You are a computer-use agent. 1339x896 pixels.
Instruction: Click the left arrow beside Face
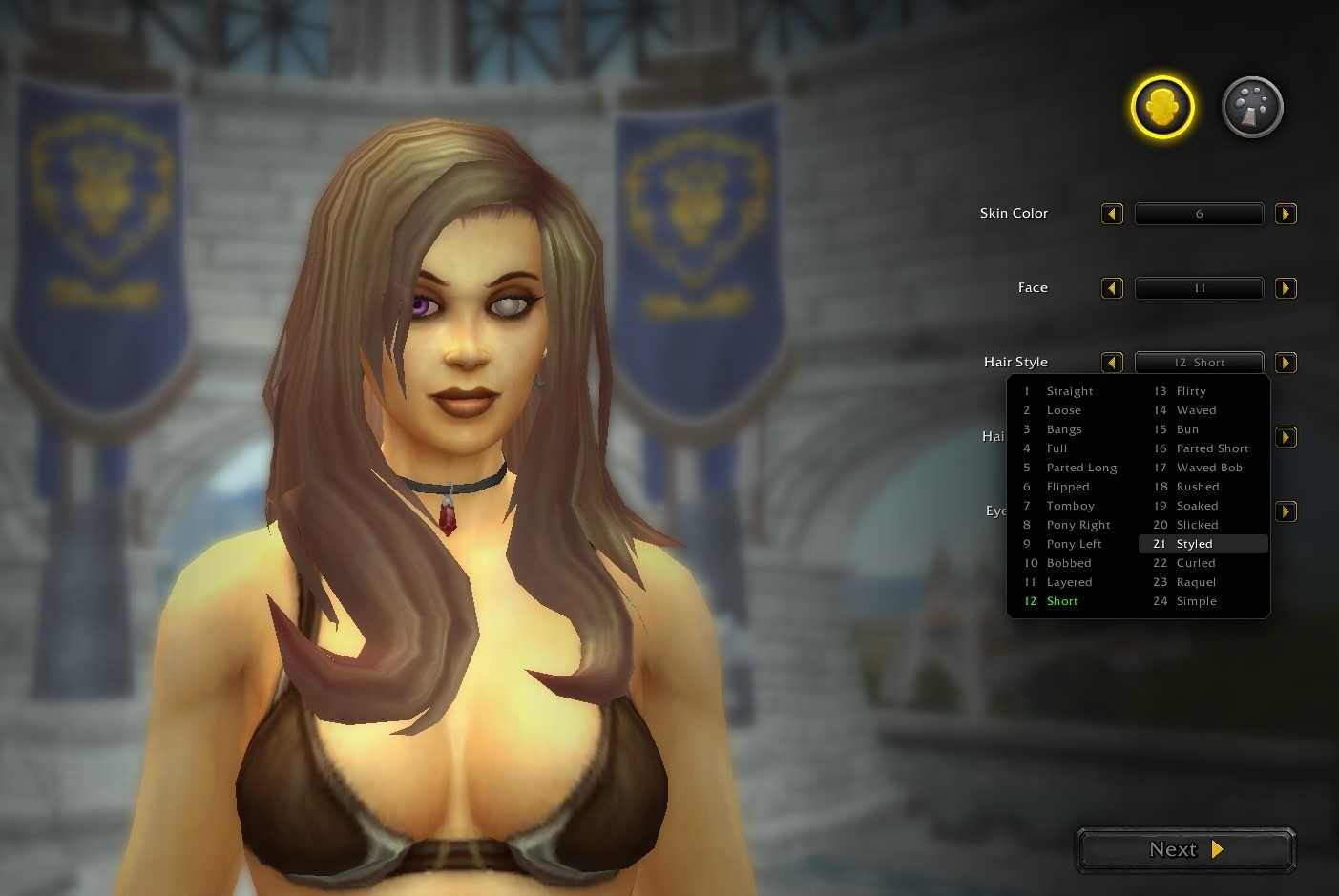tap(1111, 287)
